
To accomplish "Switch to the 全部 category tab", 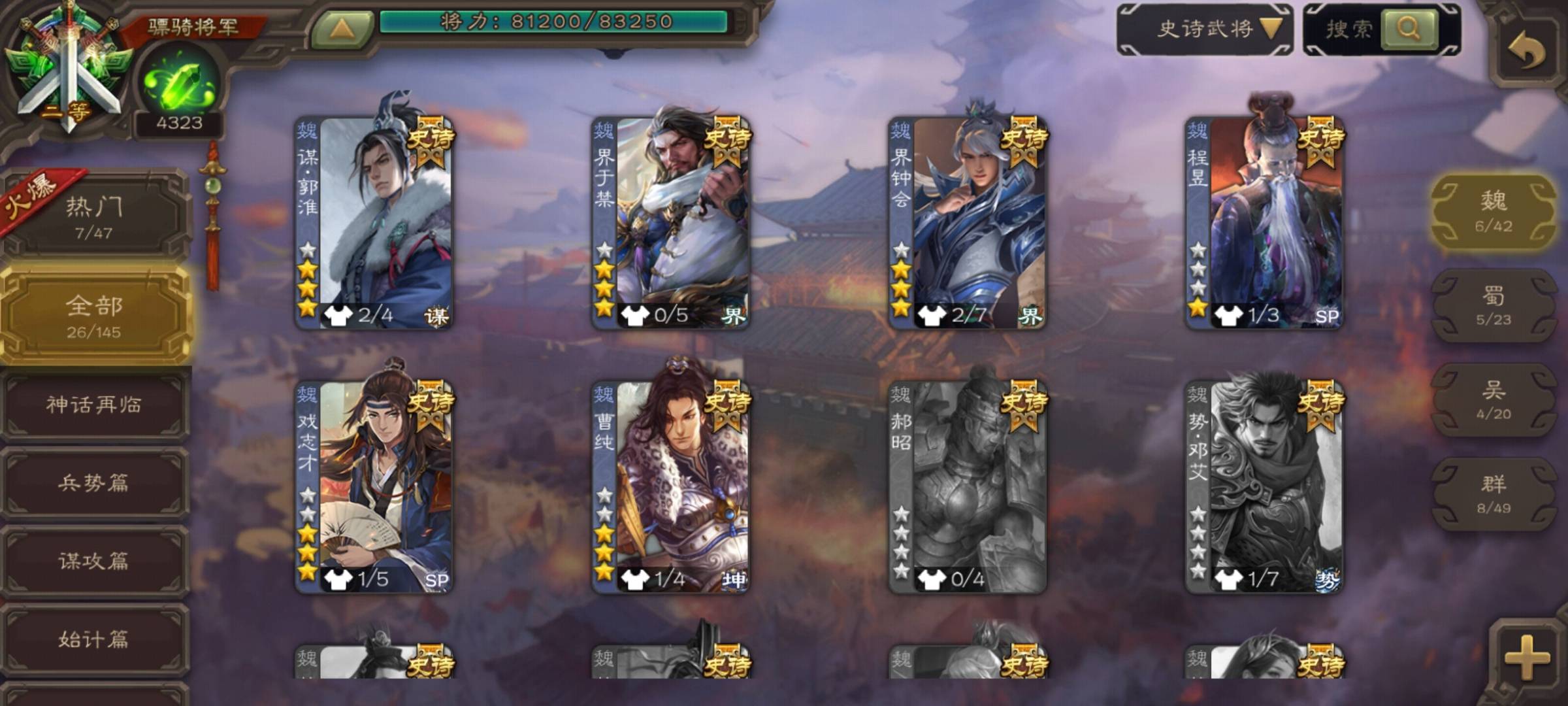I will 94,316.
